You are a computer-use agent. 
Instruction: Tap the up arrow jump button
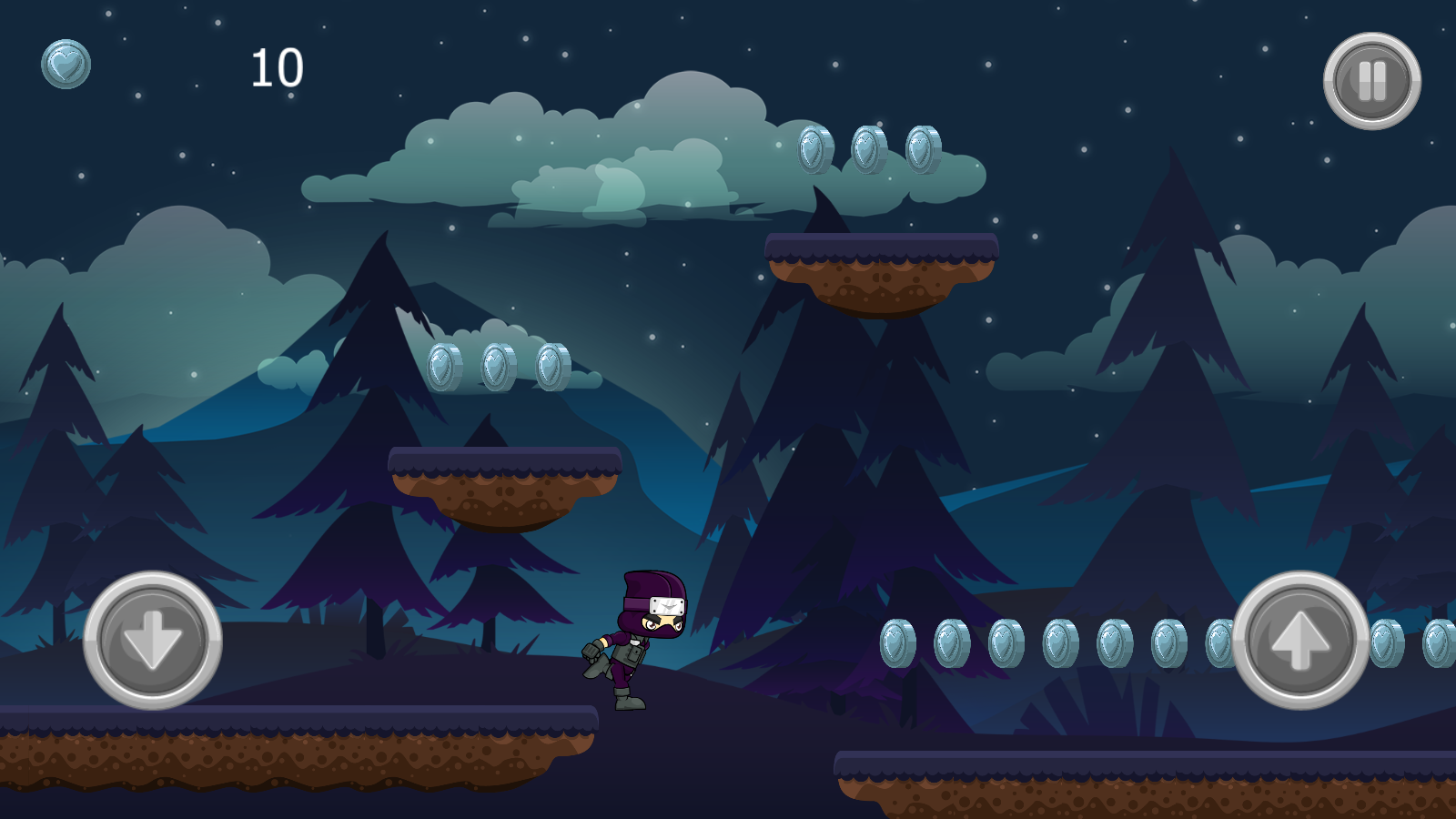coord(1299,640)
